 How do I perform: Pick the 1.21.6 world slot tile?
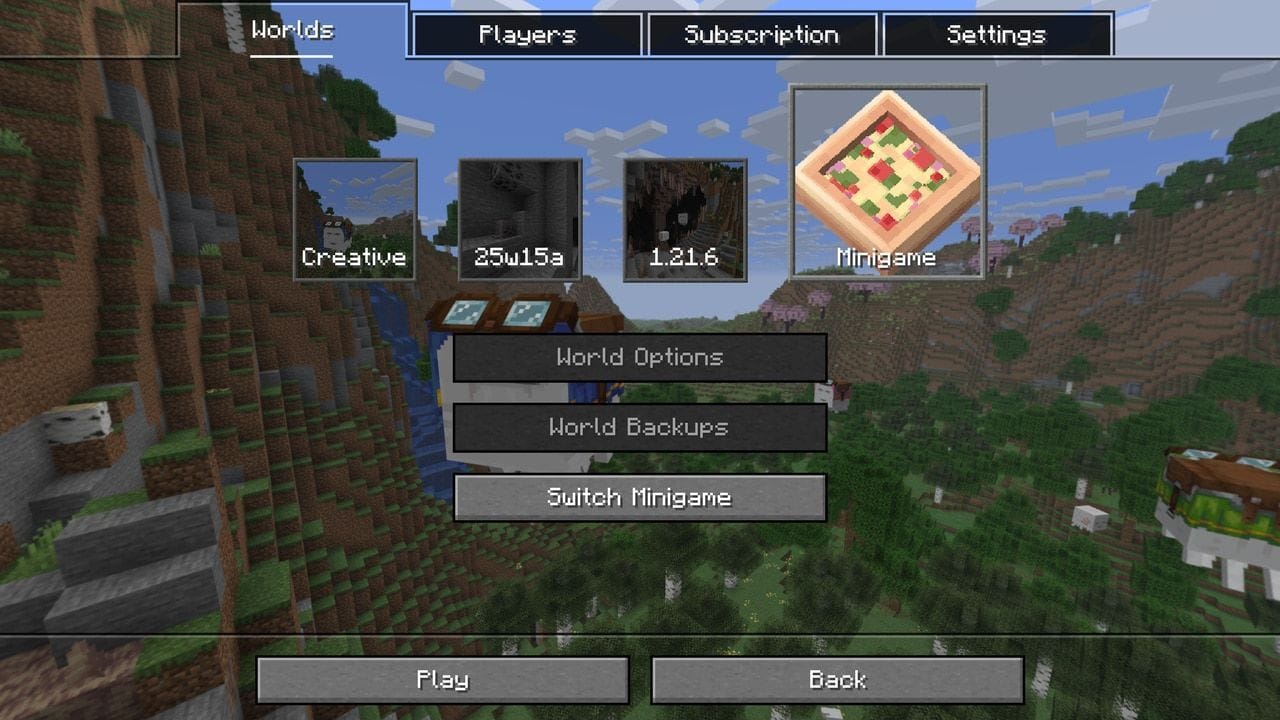coord(682,215)
